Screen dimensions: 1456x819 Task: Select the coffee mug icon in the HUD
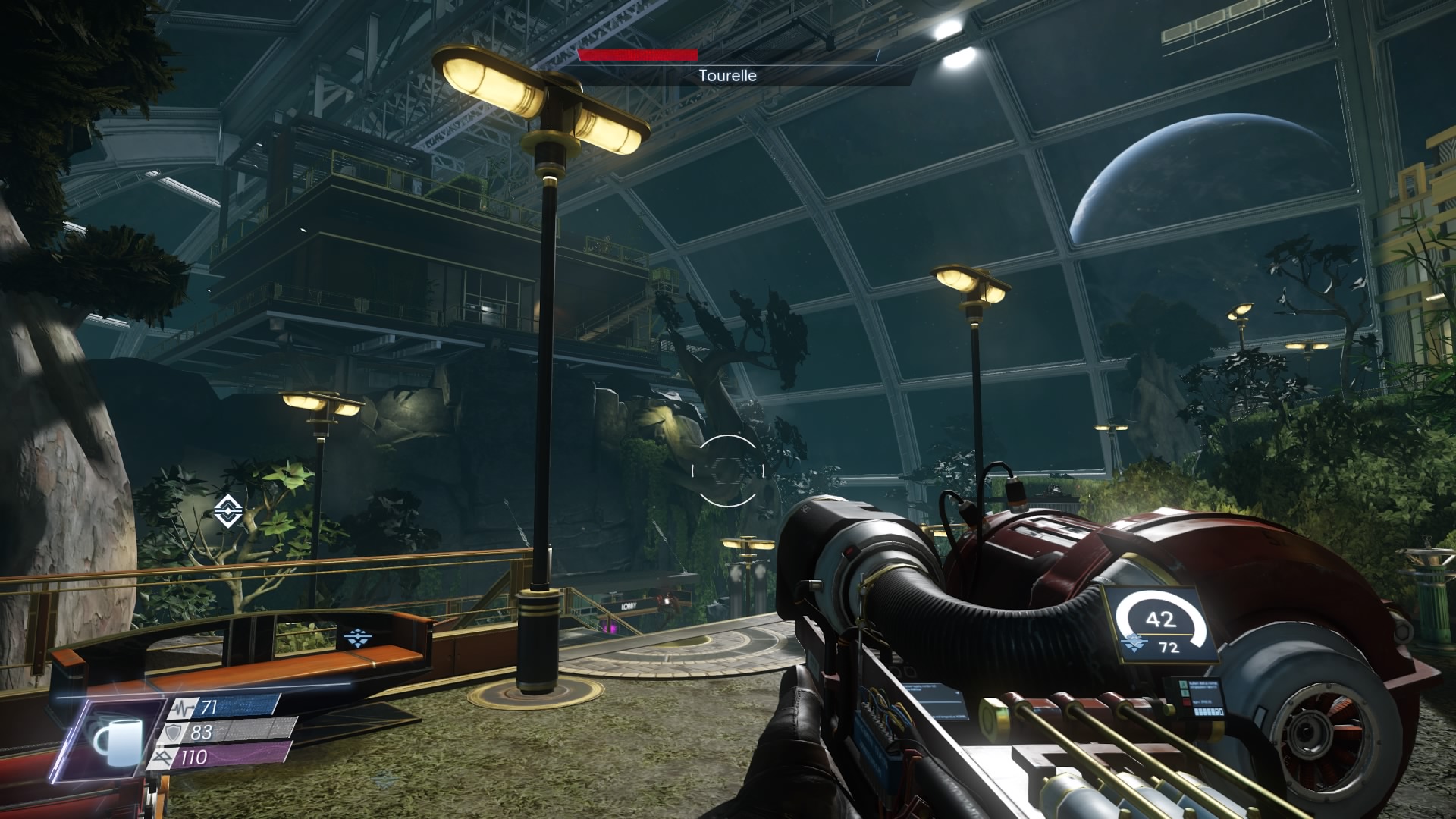click(116, 740)
